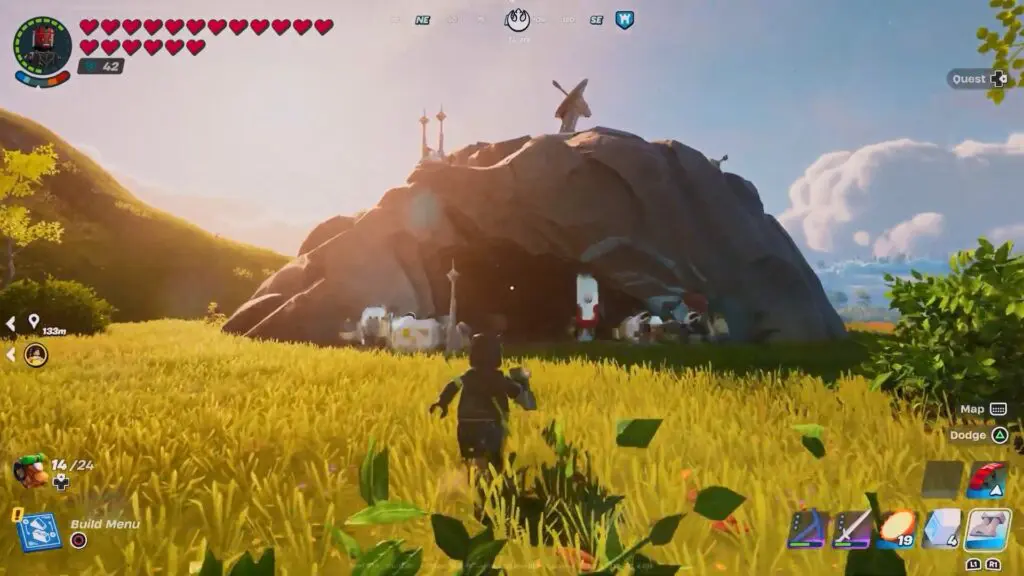Viewport: 1024px width, 576px height.
Task: Select the pickaxe hotbar slot
Action: click(x=806, y=529)
